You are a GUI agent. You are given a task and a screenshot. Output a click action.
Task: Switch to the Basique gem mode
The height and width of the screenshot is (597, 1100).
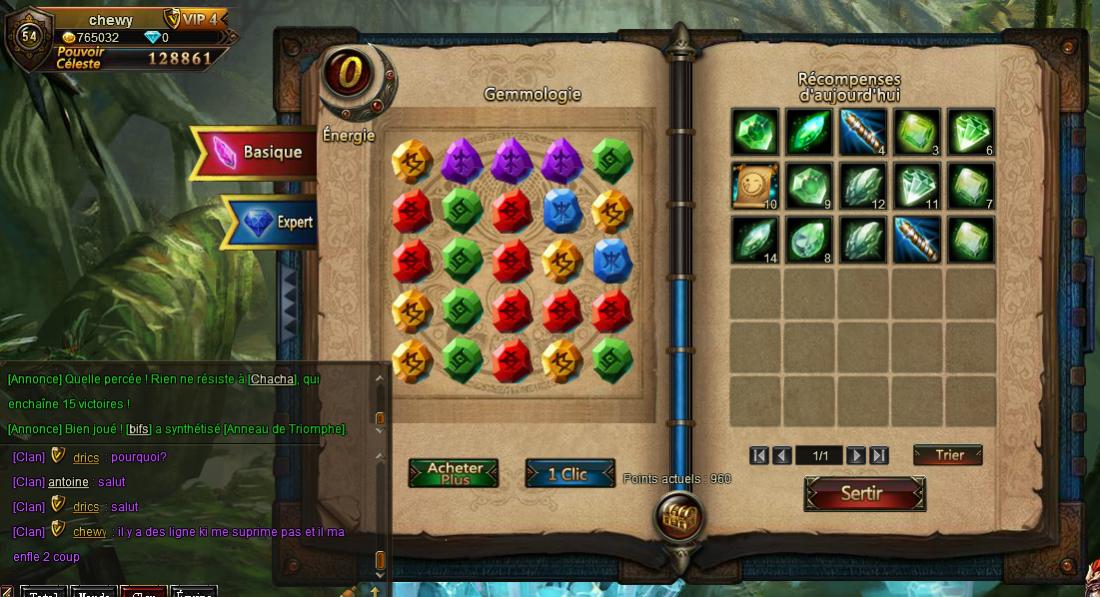point(258,152)
